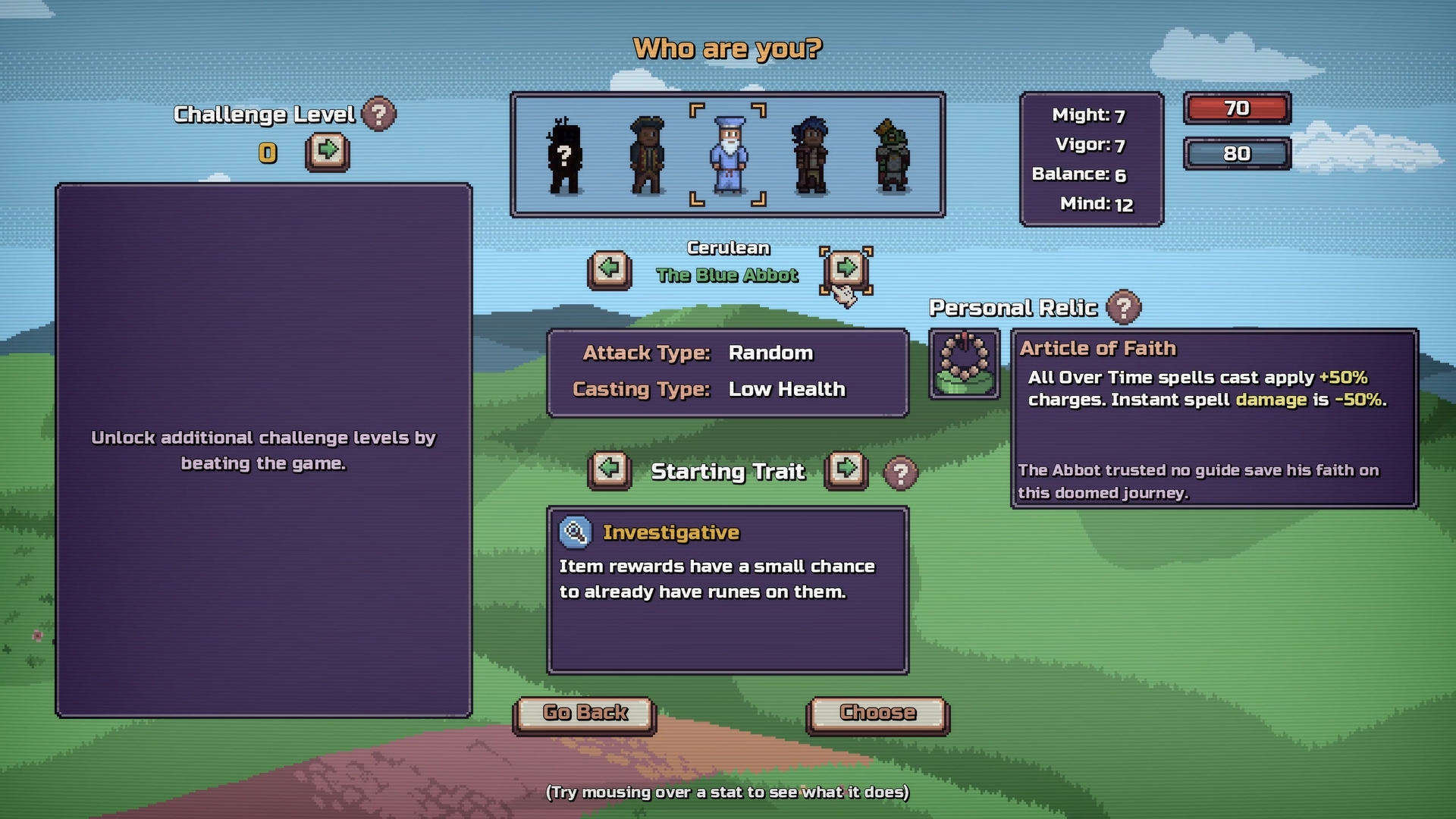Click the Article of Faith relic icon
Screen dimensions: 1456x819
pyautogui.click(x=964, y=364)
